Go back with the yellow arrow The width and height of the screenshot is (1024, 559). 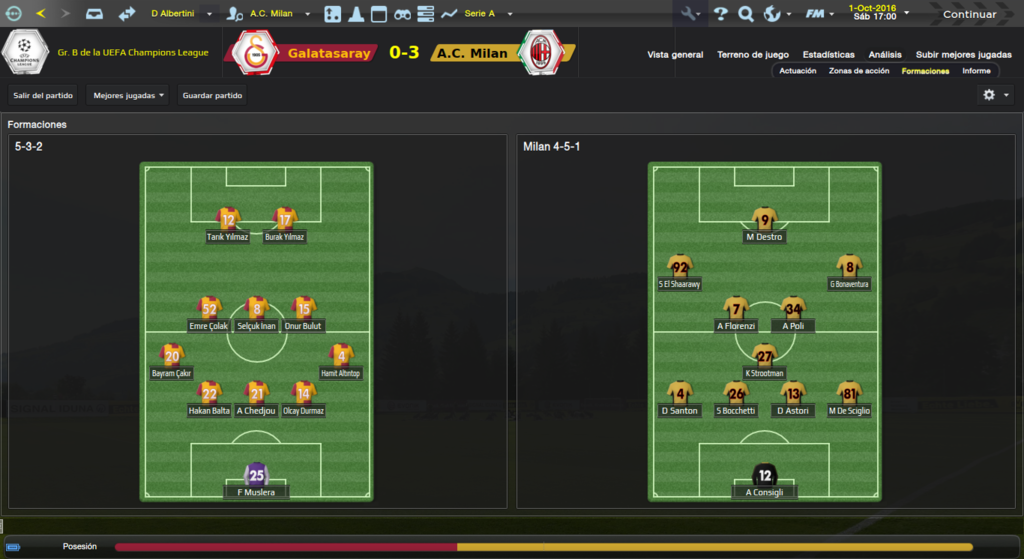[x=40, y=14]
